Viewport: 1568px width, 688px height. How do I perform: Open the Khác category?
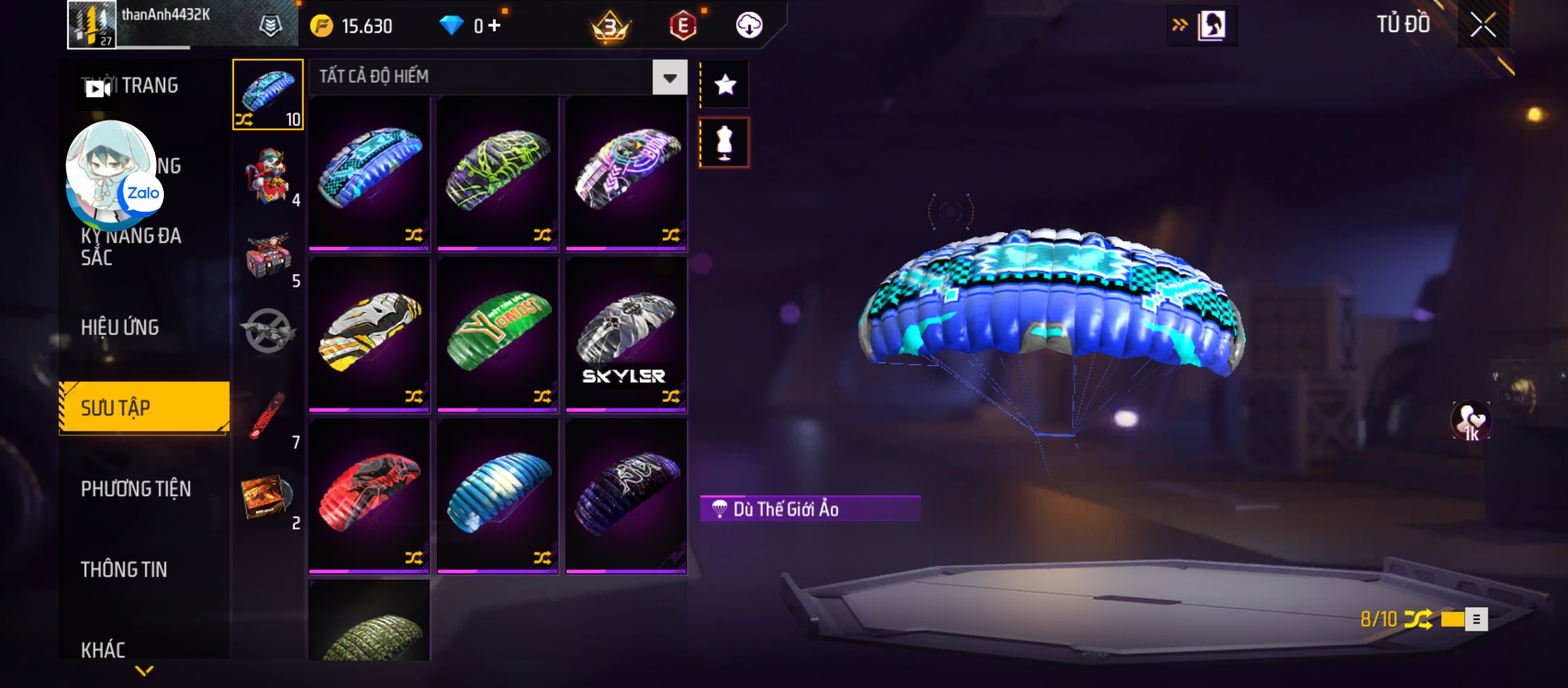tap(103, 649)
